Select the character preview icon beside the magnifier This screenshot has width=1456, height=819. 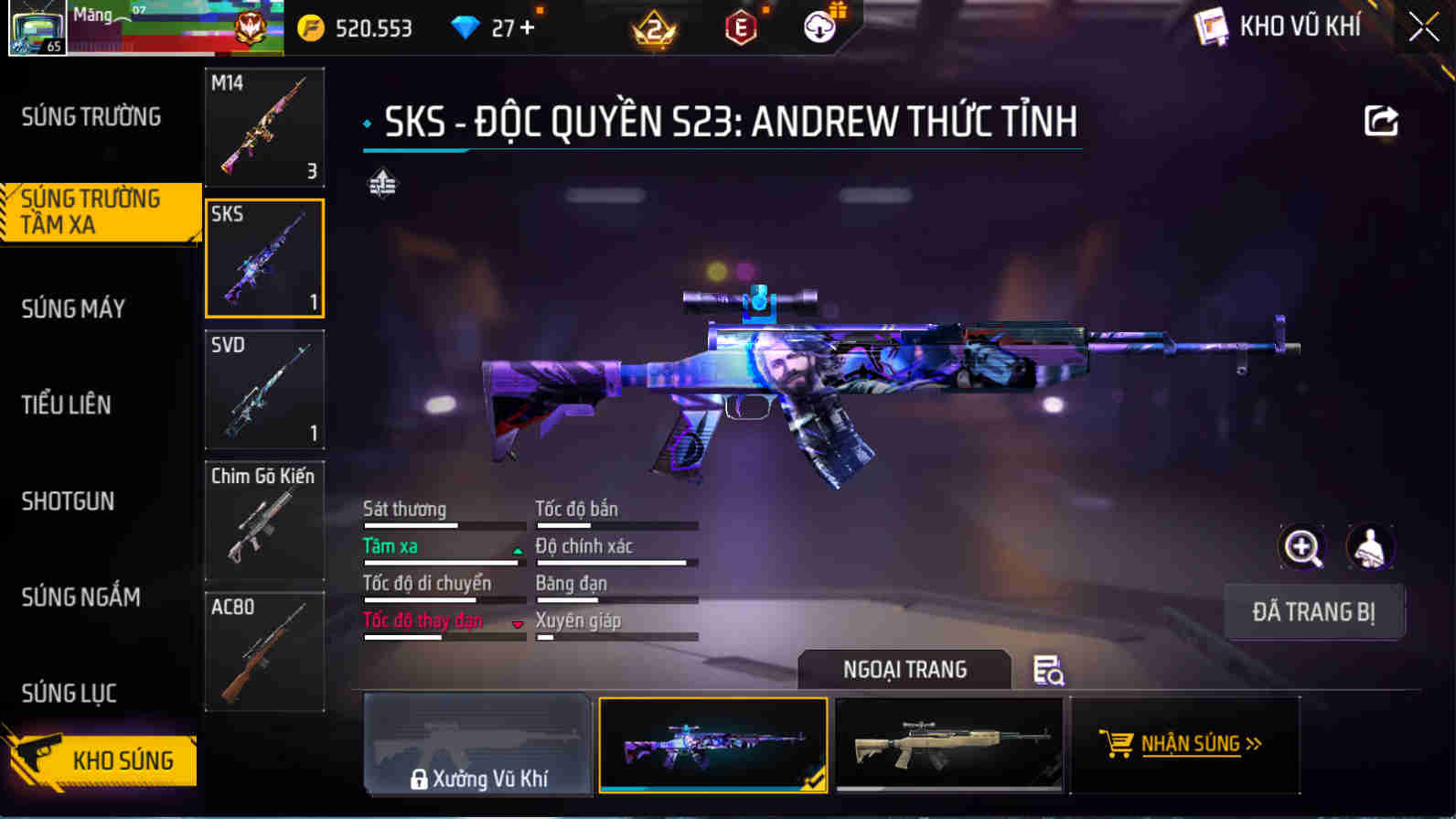pyautogui.click(x=1368, y=547)
